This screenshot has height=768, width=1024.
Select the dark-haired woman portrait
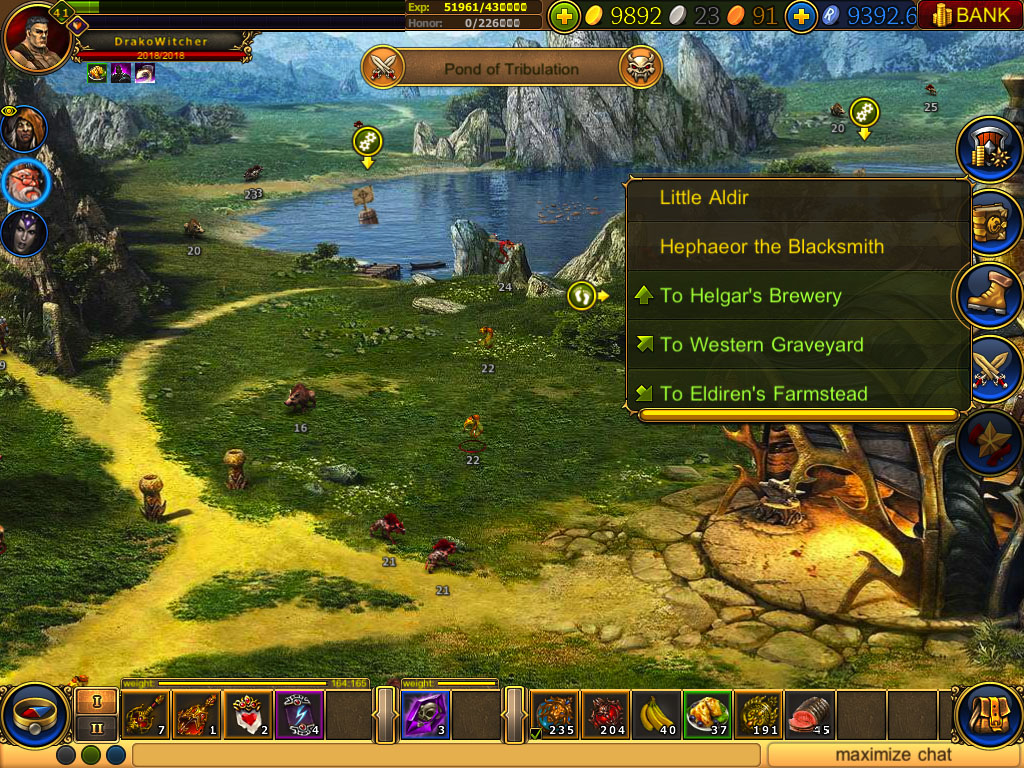tap(22, 233)
